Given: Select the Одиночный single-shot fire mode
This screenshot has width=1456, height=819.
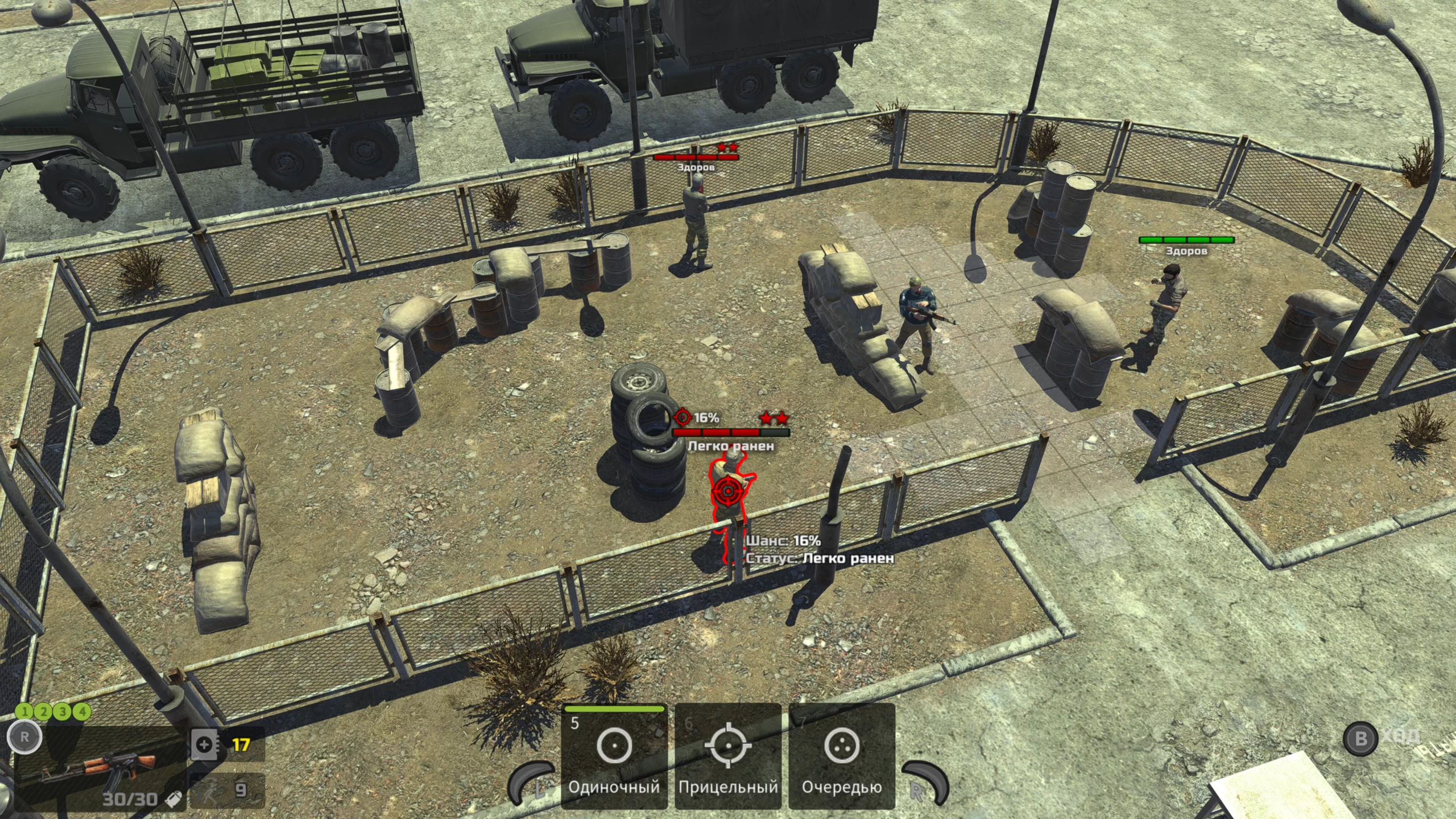Looking at the screenshot, I should [x=614, y=755].
